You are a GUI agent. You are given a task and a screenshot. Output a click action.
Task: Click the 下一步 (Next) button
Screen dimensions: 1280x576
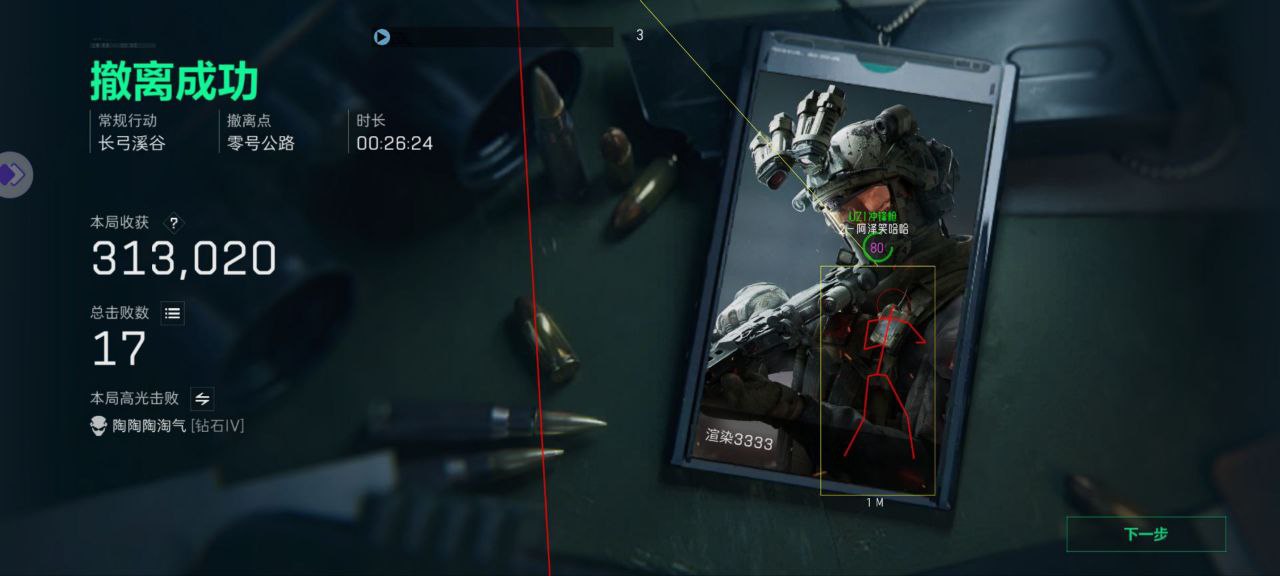pyautogui.click(x=1145, y=534)
